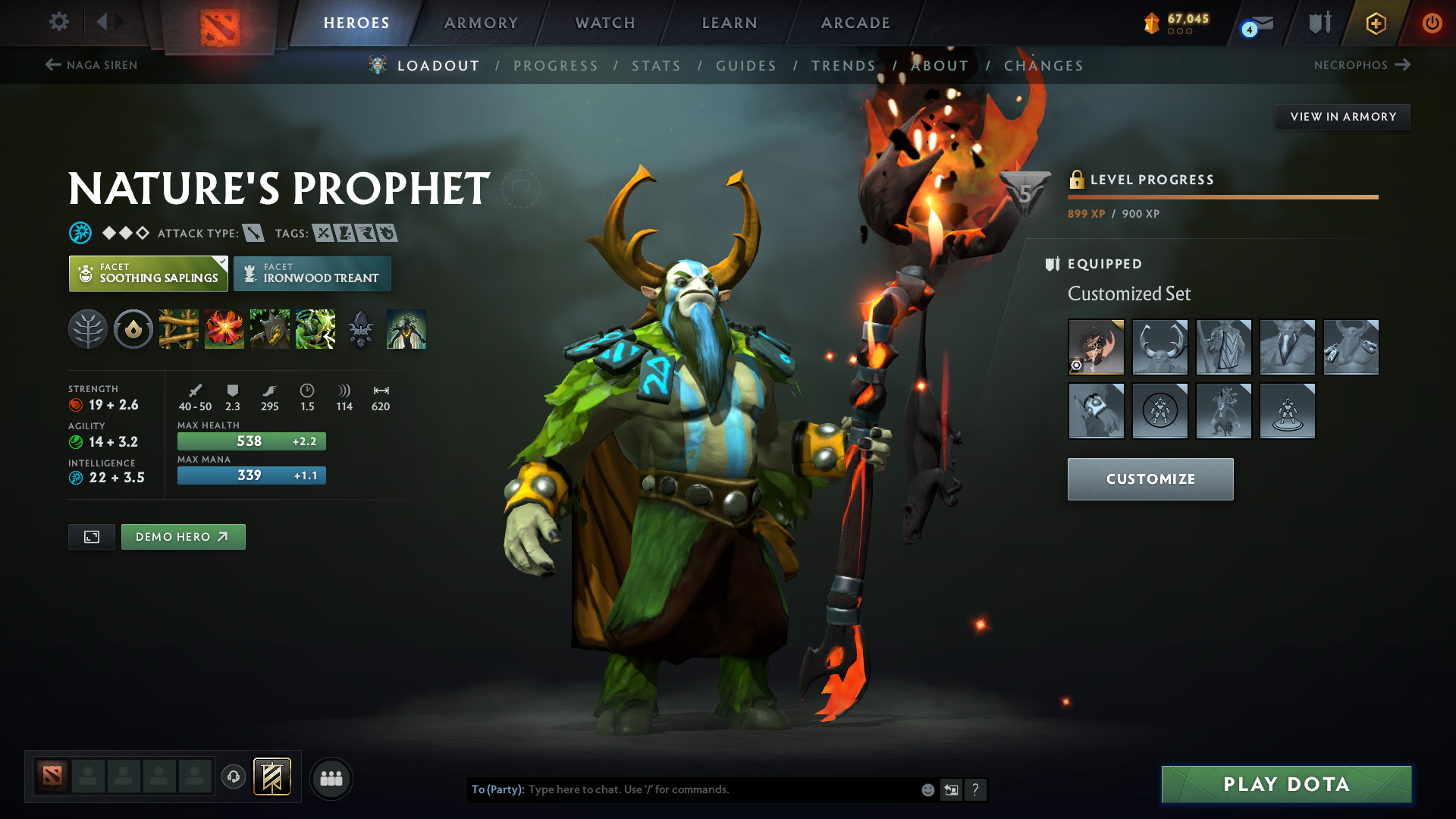Click the voice chat headset icon
The width and height of the screenshot is (1456, 819).
234,778
